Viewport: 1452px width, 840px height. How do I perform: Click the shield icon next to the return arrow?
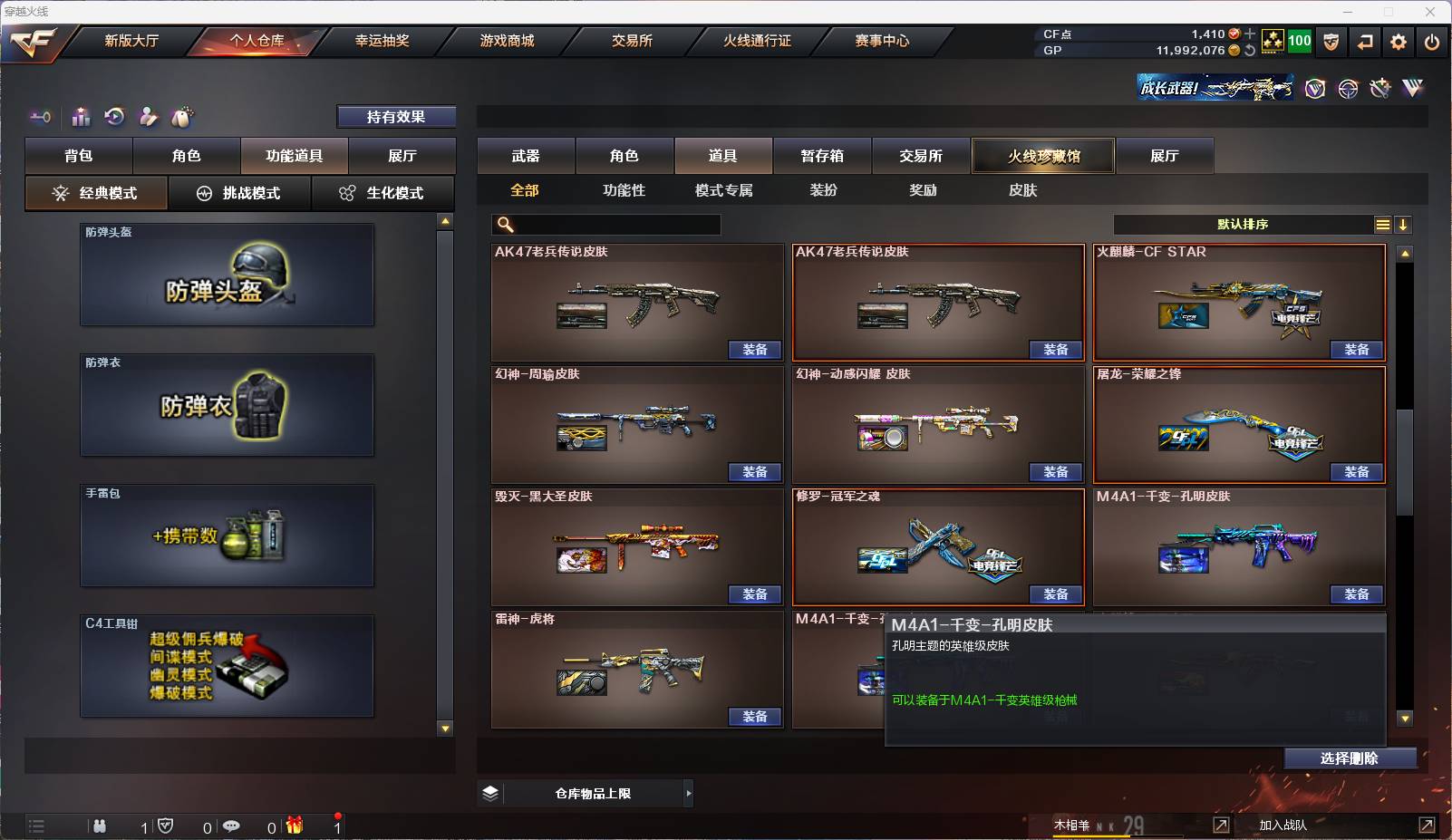pyautogui.click(x=1331, y=41)
